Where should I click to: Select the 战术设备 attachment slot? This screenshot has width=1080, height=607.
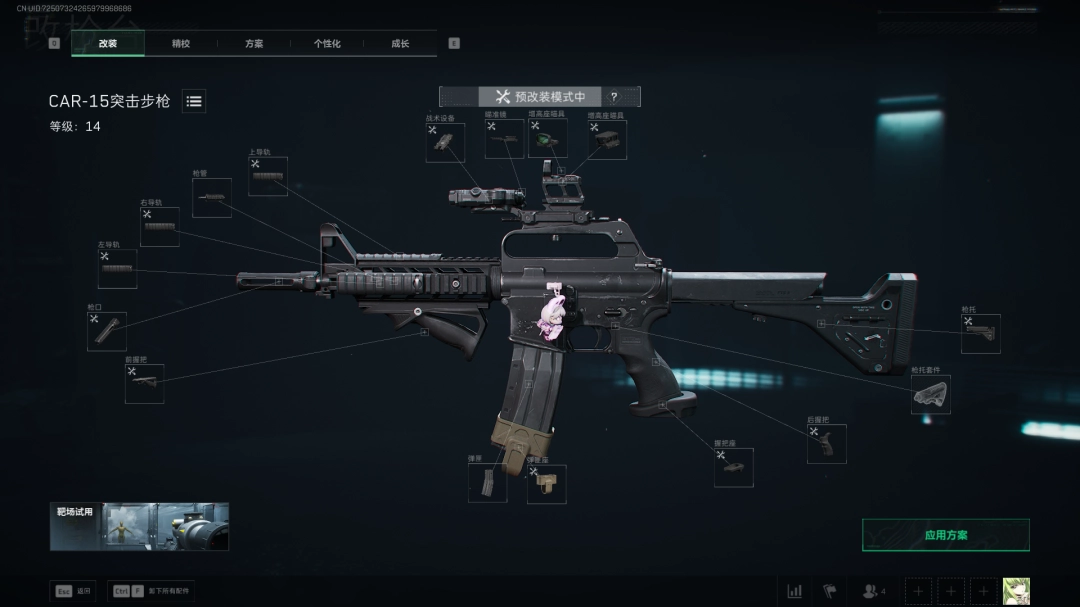tap(445, 142)
